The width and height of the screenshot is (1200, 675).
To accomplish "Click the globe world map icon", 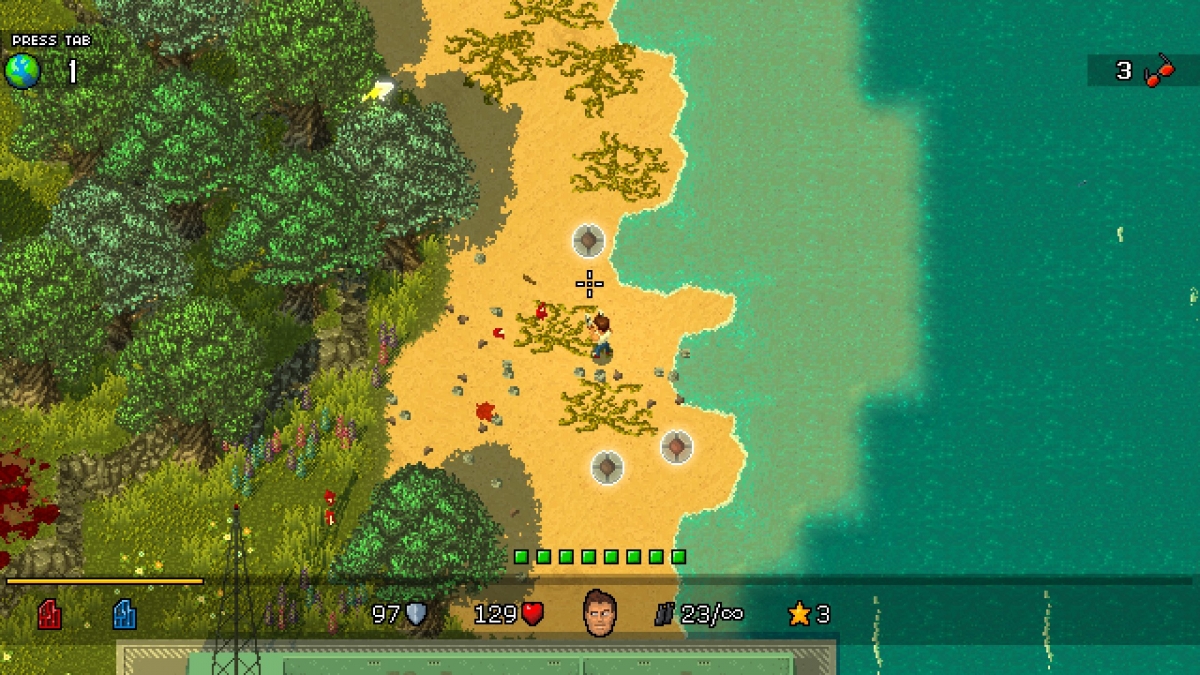I will pos(22,71).
